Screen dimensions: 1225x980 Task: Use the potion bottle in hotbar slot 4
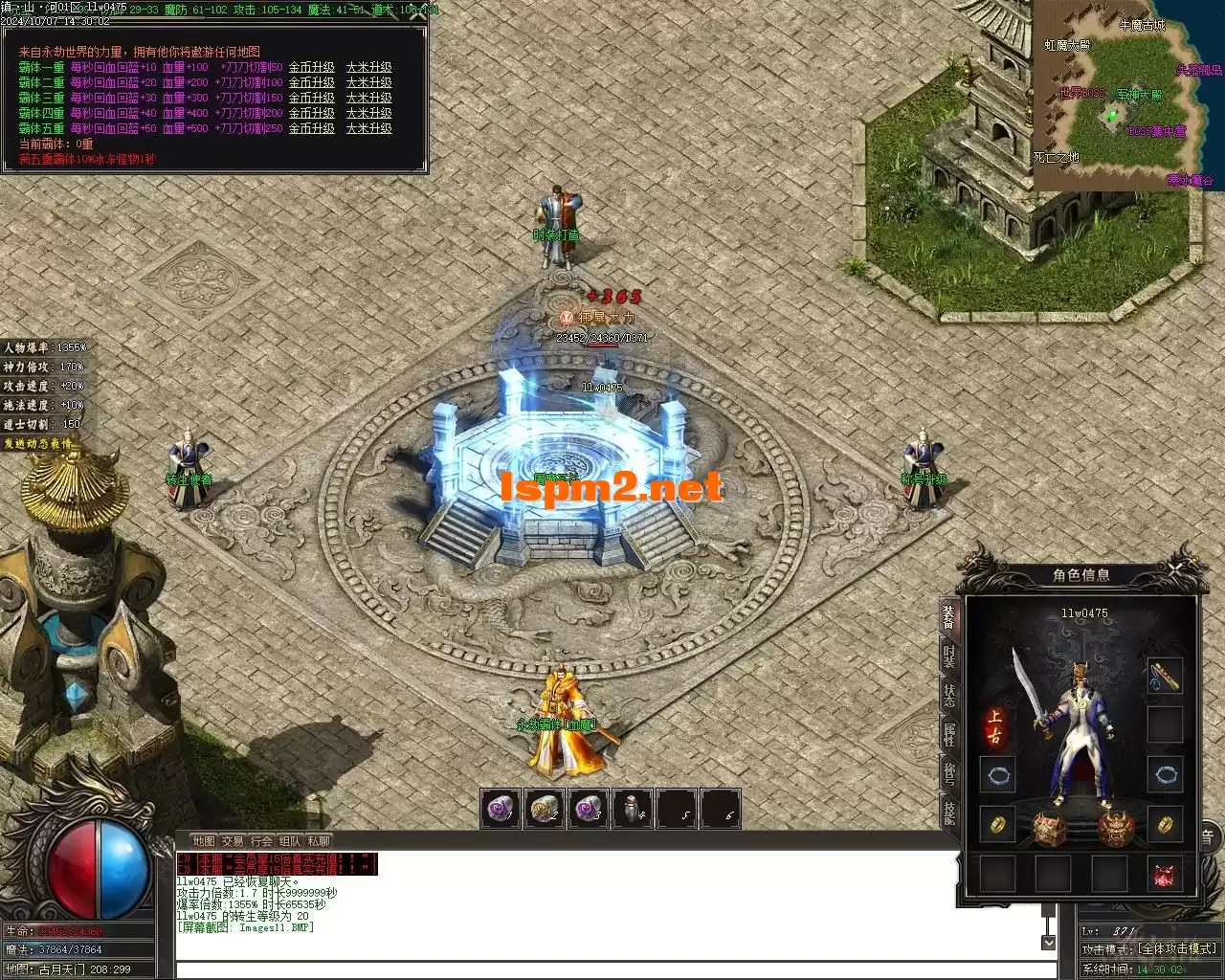pos(632,810)
